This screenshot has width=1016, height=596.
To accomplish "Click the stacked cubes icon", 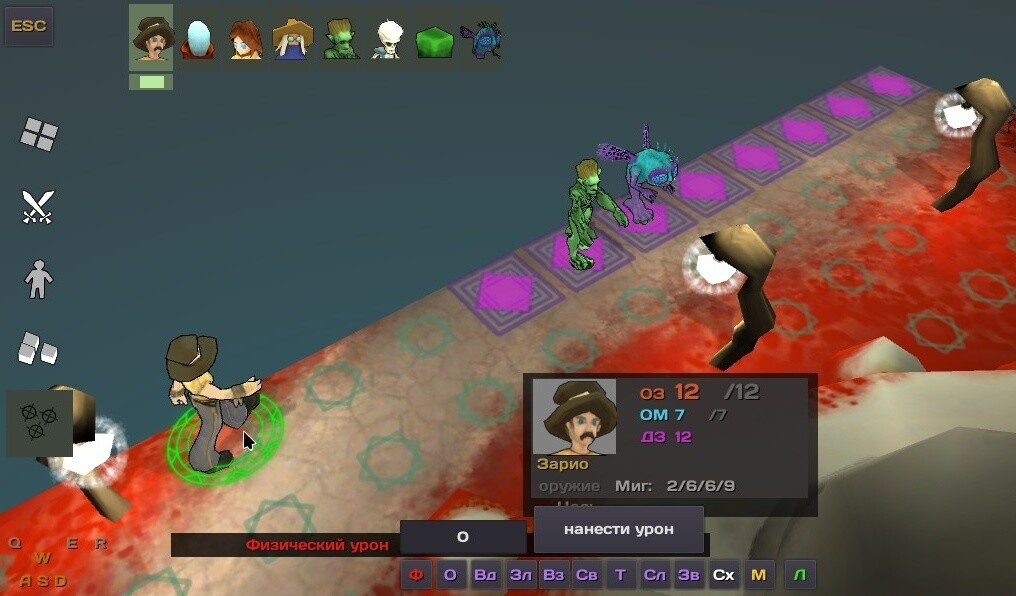I will [38, 348].
